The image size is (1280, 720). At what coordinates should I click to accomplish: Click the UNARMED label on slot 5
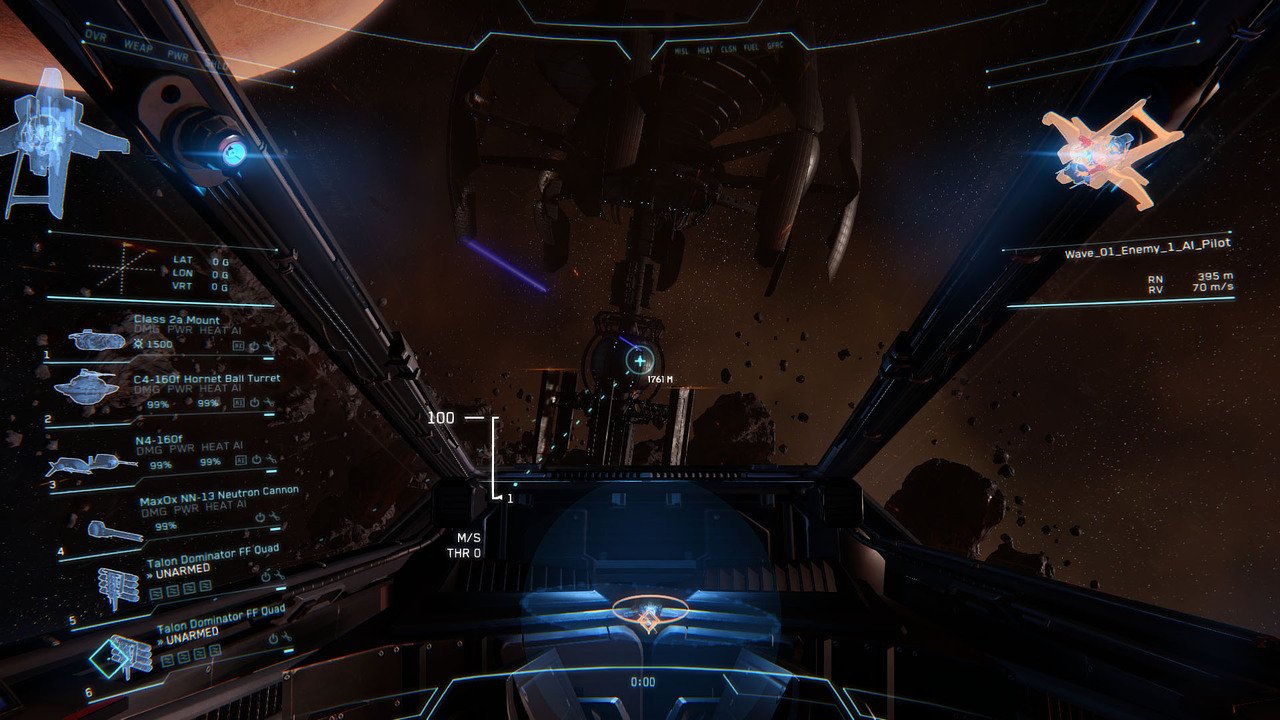click(x=182, y=572)
